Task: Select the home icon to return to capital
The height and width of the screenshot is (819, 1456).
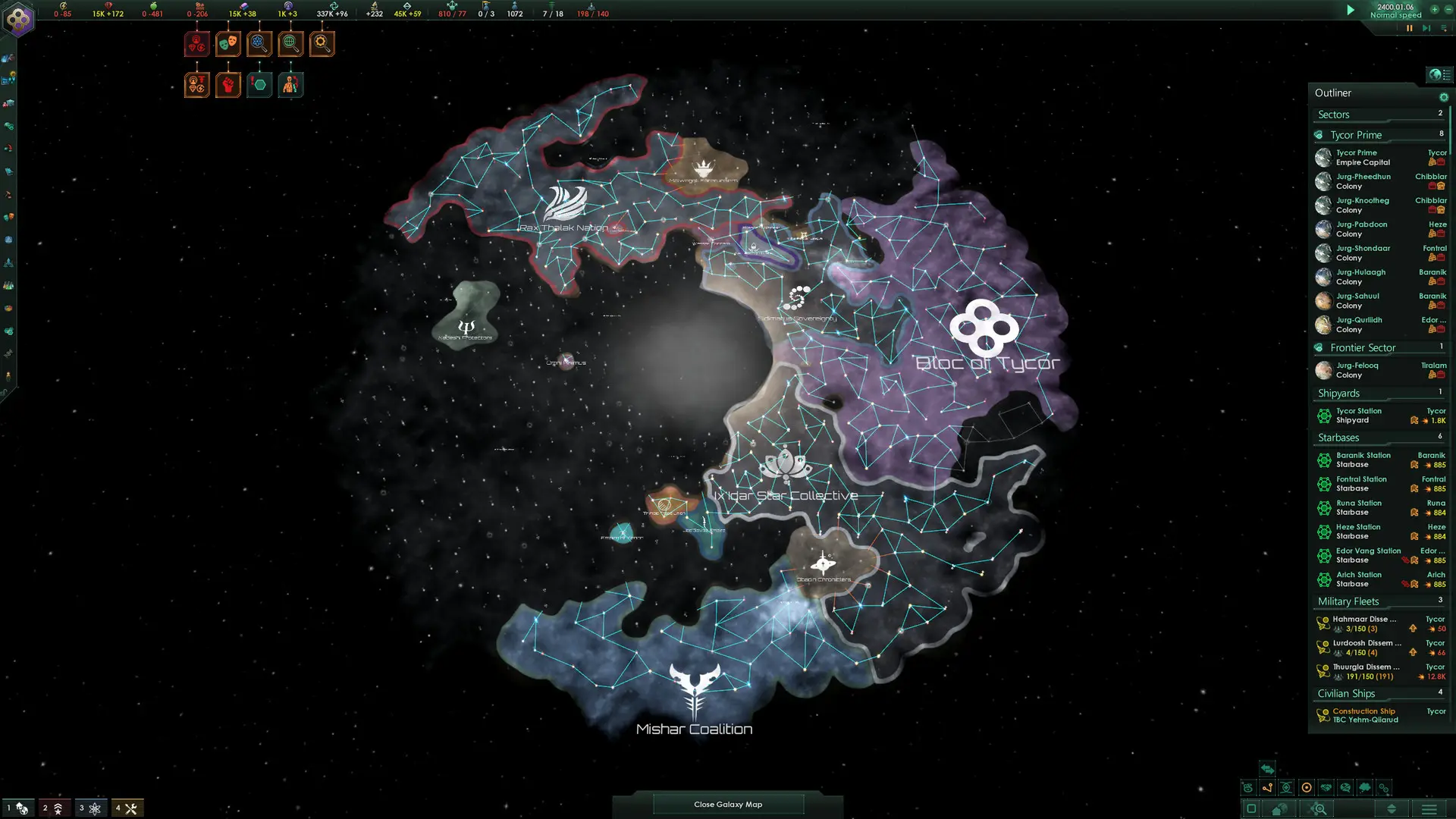Action: coord(1279,808)
